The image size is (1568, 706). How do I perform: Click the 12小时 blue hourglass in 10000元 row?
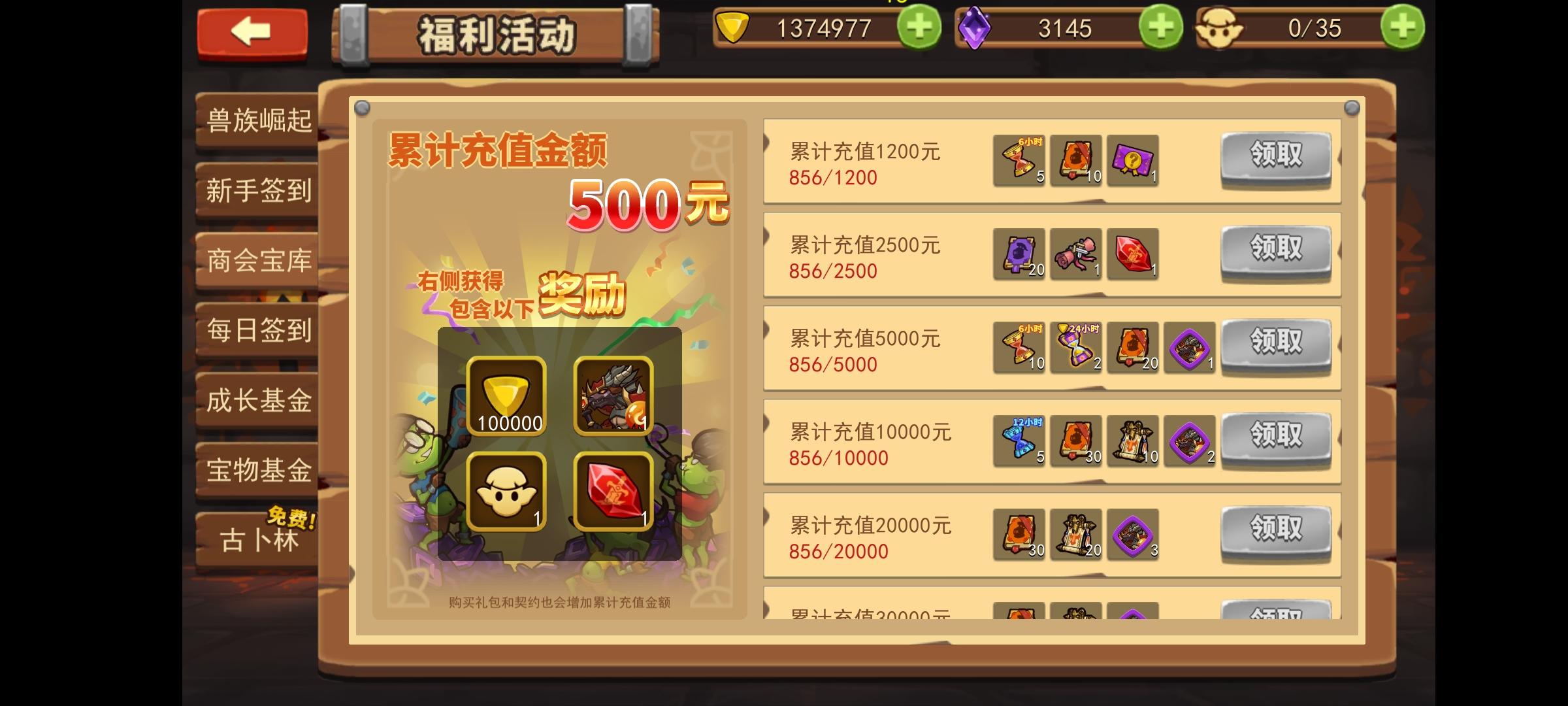click(x=1018, y=442)
